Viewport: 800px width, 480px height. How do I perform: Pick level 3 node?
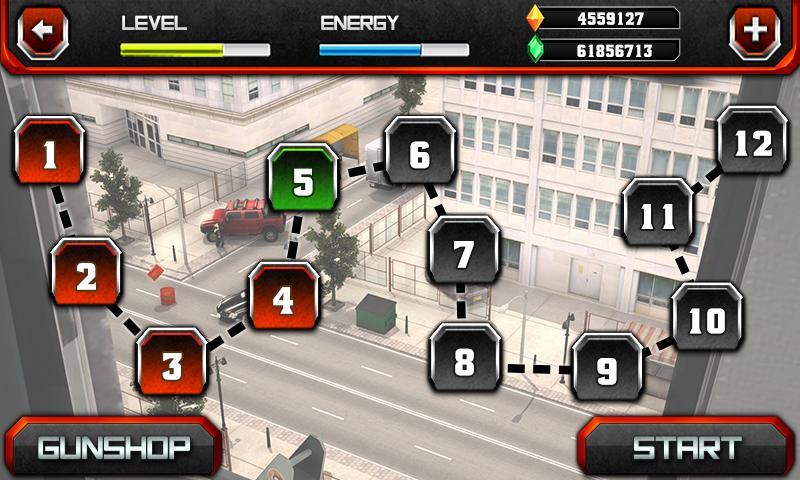click(172, 363)
